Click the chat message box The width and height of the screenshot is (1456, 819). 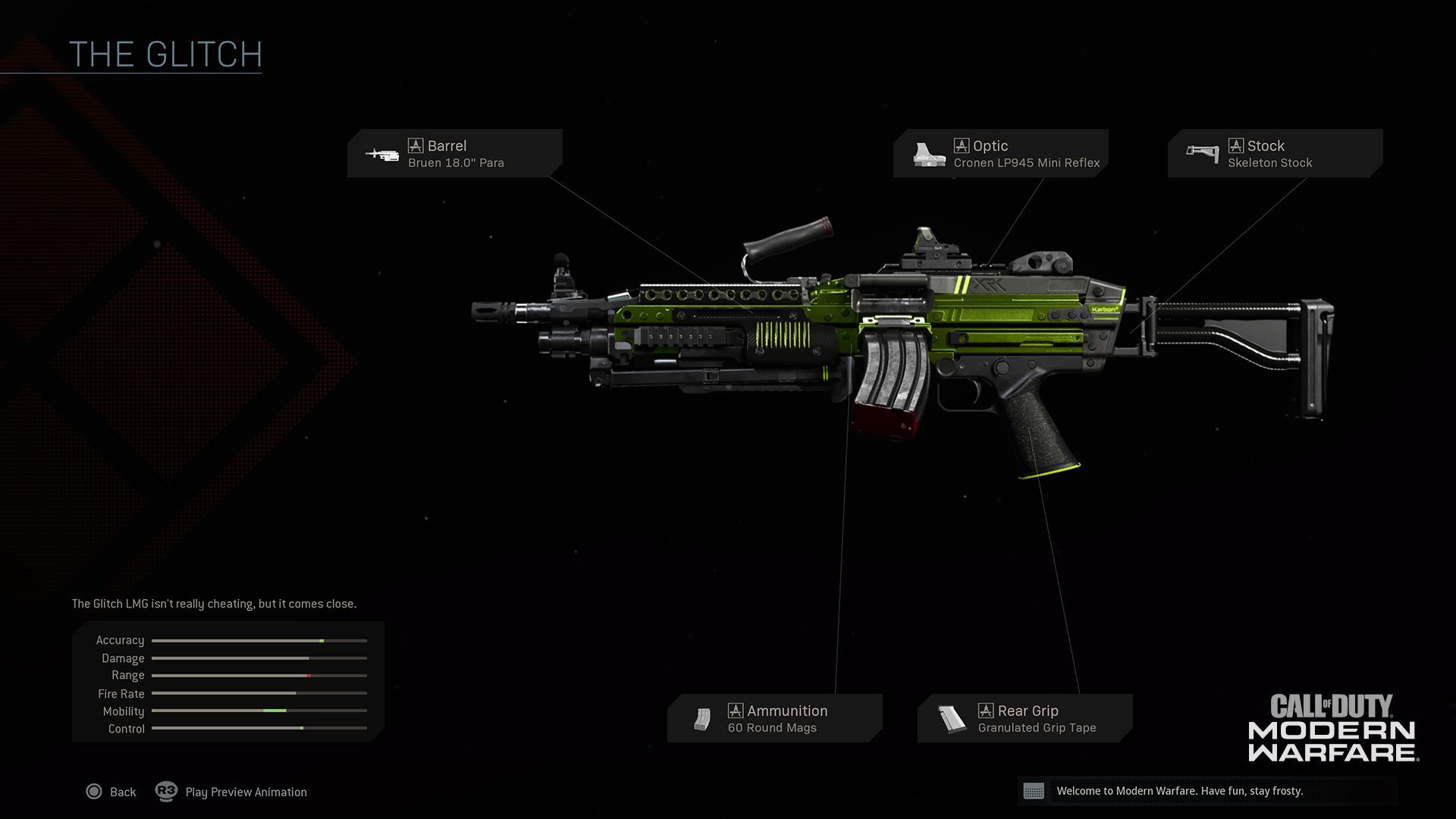click(x=1207, y=791)
